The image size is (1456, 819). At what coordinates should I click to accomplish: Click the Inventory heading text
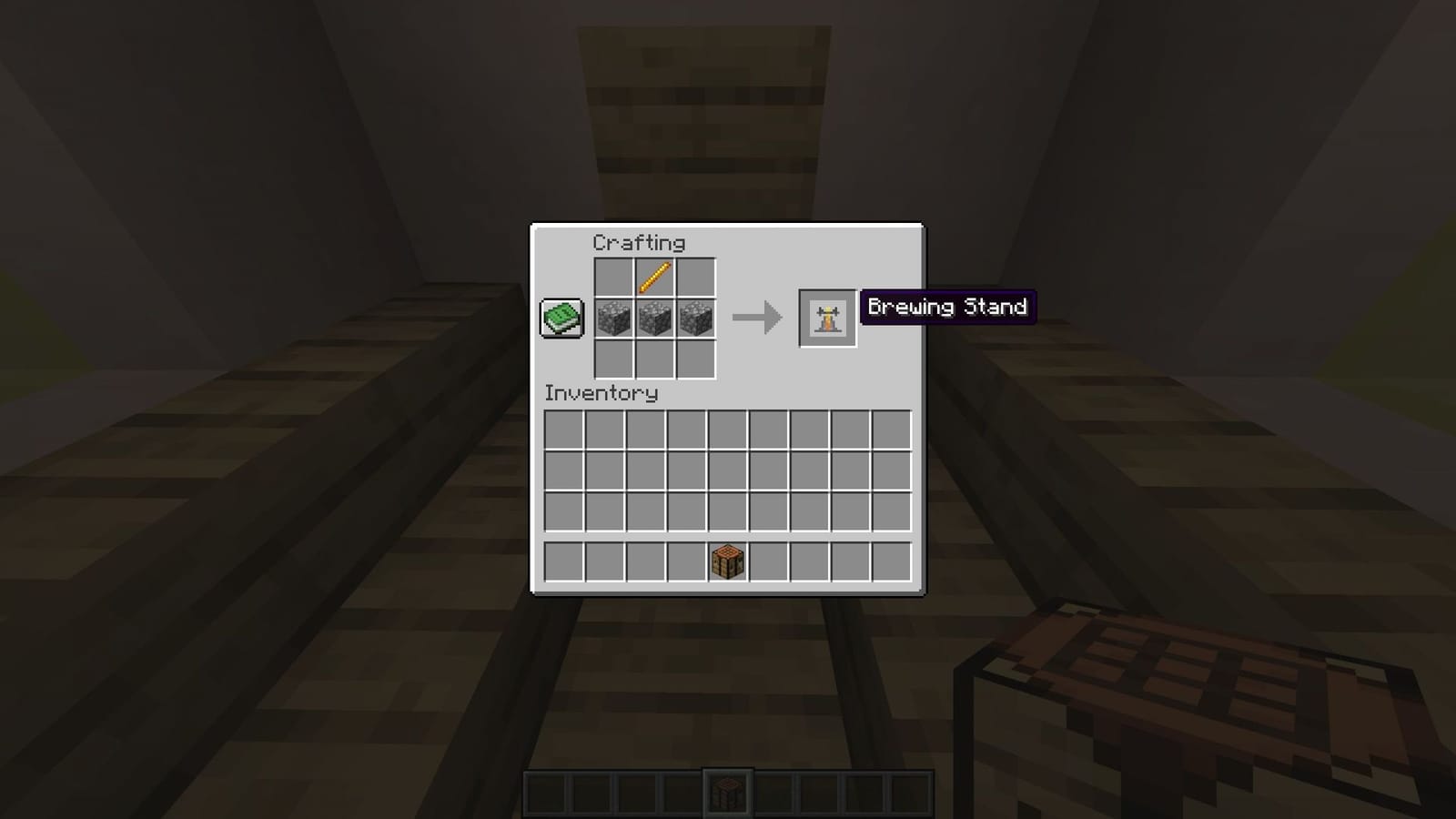(600, 394)
